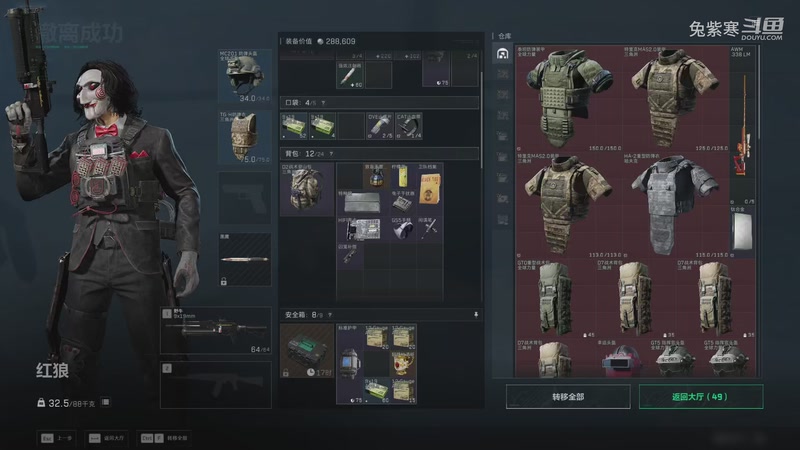Open the equipped backpack slot
Image resolution: width=800 pixels, height=450 pixels.
[x=307, y=188]
